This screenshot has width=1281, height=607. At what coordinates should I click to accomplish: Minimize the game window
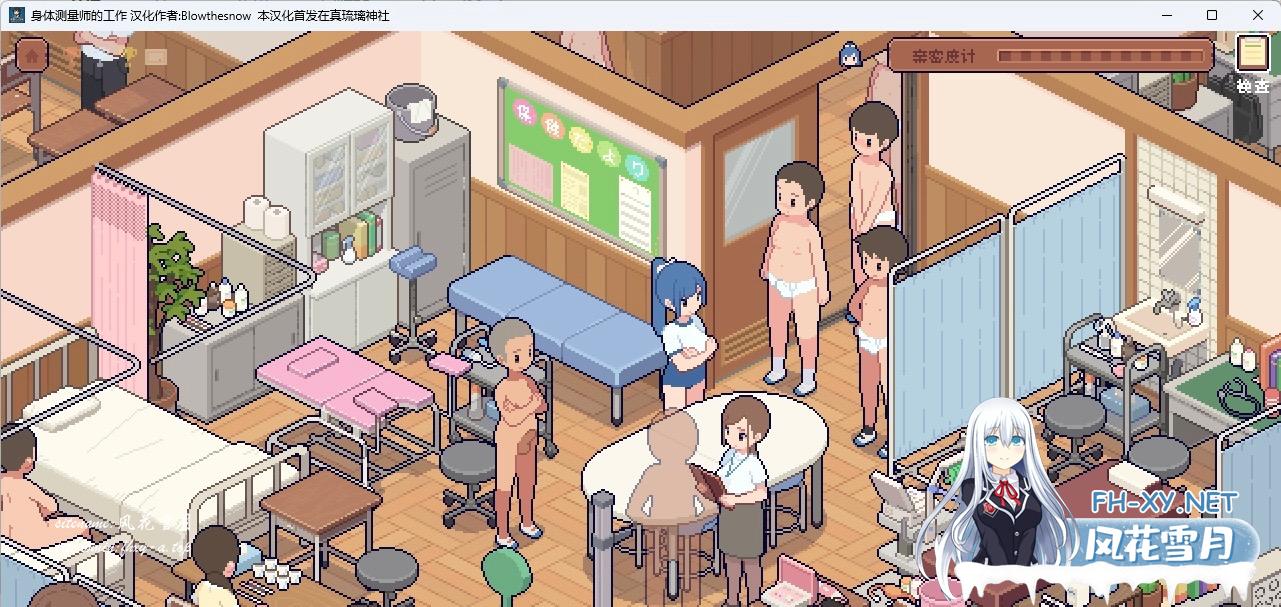pyautogui.click(x=1167, y=15)
